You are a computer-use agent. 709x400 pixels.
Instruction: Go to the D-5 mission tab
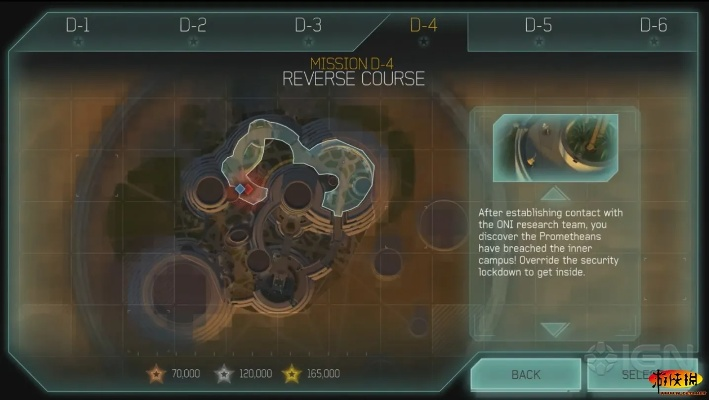point(539,26)
